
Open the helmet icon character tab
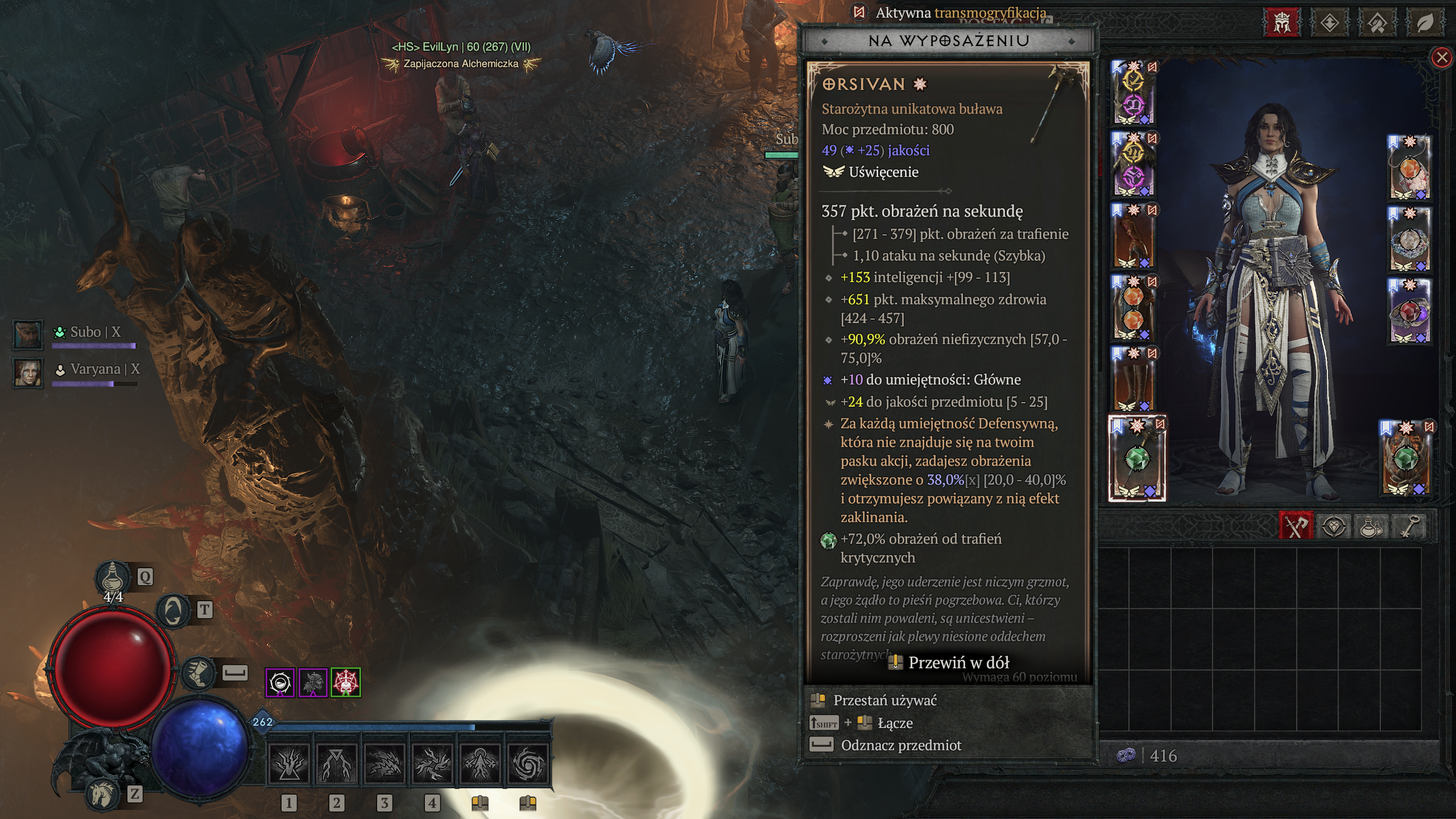click(x=1282, y=23)
